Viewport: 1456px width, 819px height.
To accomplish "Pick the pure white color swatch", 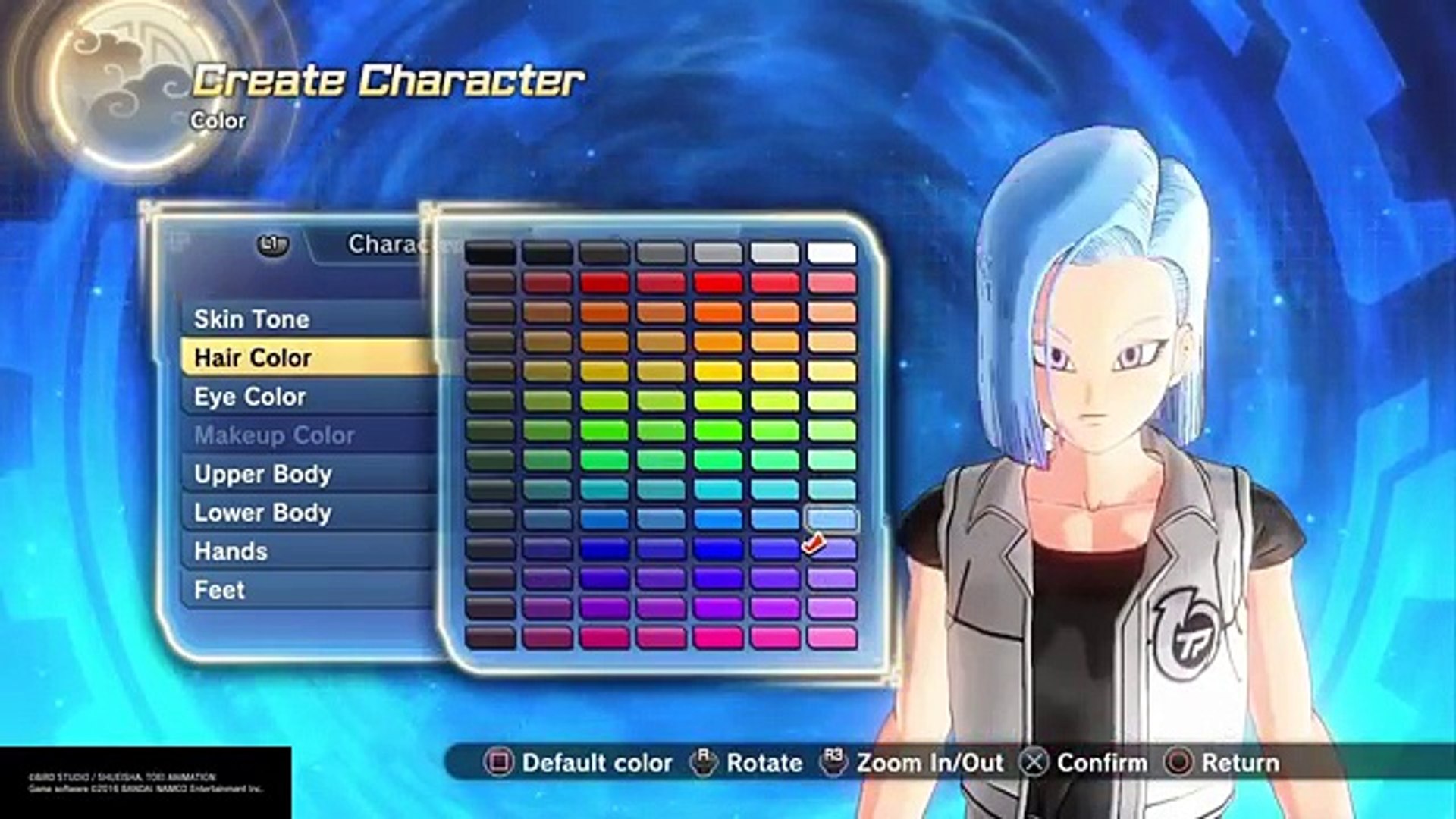I will click(832, 253).
